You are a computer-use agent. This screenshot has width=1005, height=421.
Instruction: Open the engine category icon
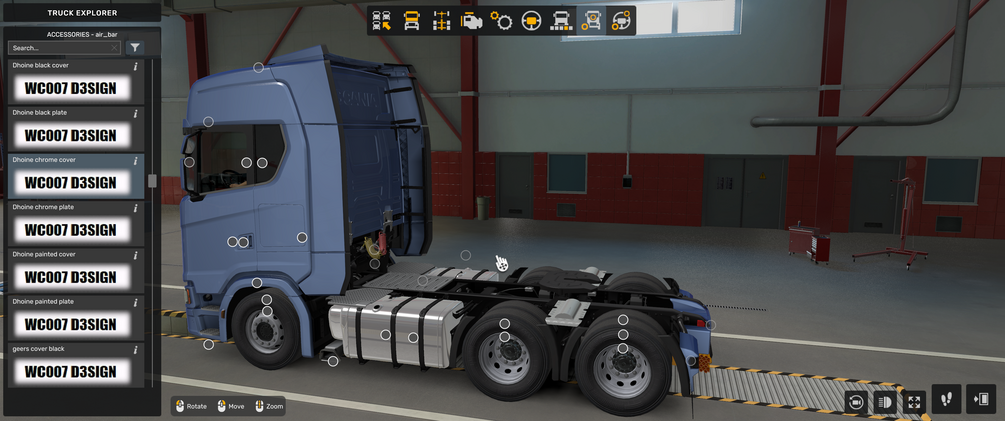click(x=471, y=20)
